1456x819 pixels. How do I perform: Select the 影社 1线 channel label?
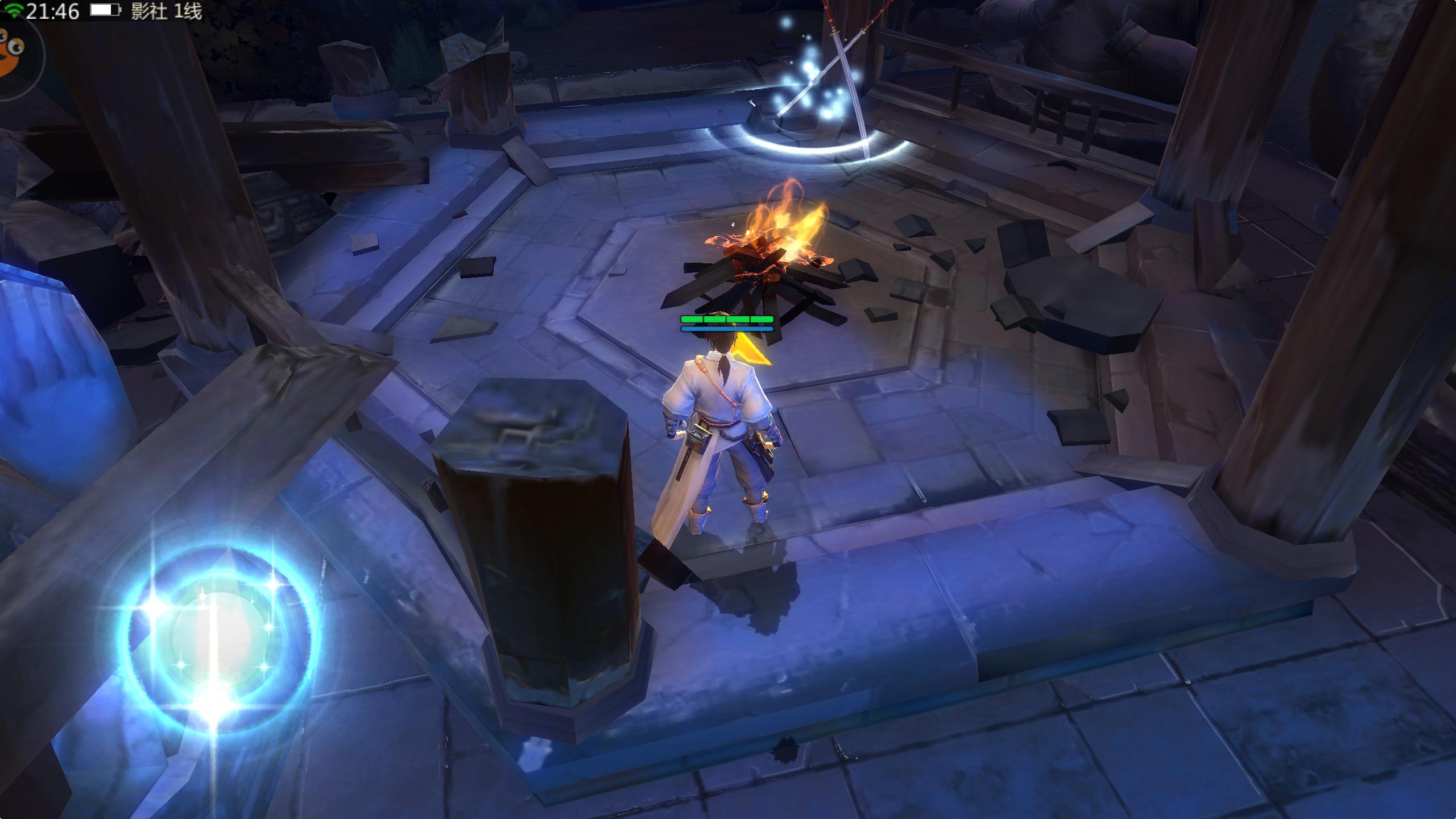tap(166, 11)
